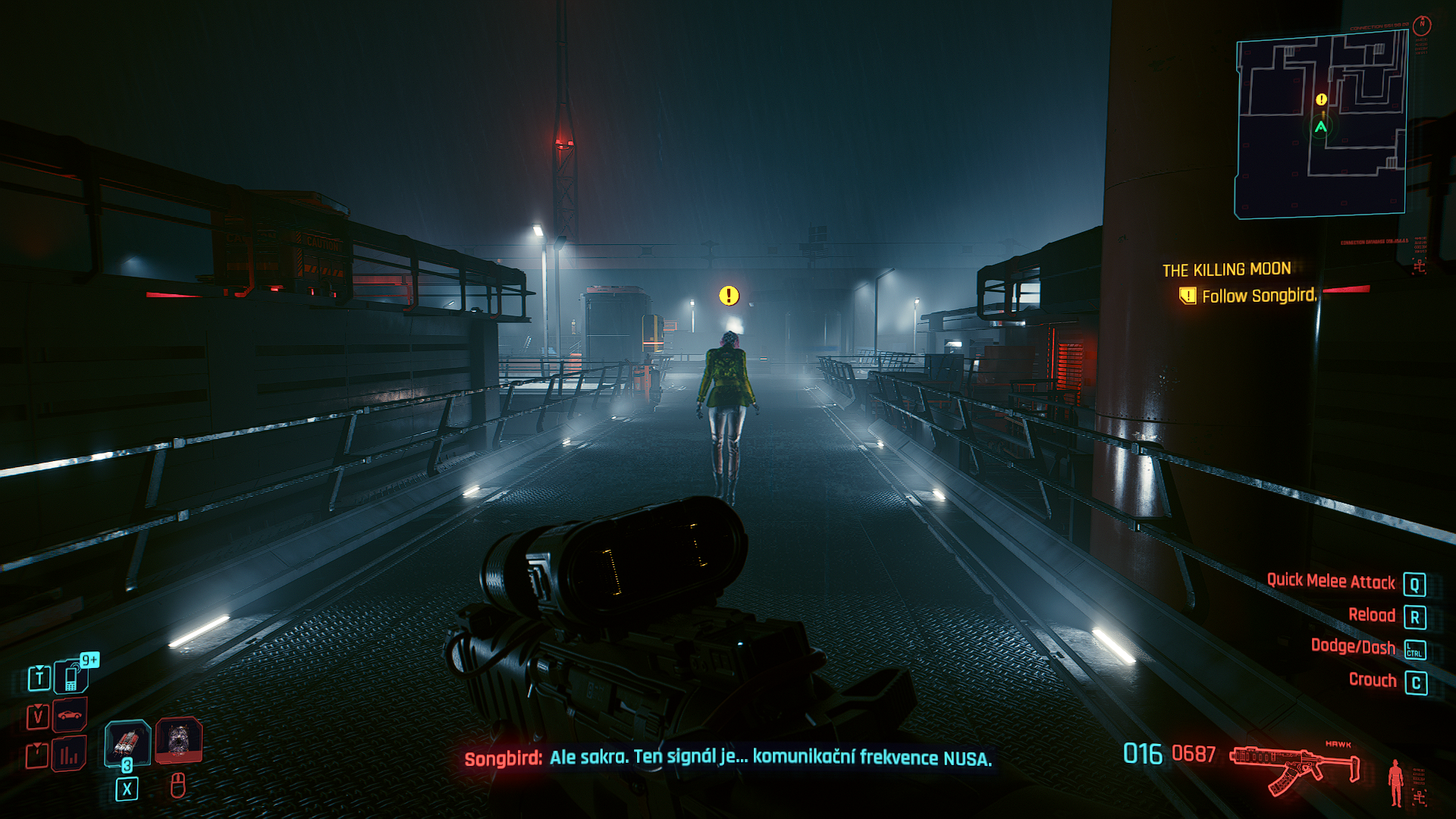Call vehicle with the car icon
1456x819 pixels.
click(x=70, y=715)
